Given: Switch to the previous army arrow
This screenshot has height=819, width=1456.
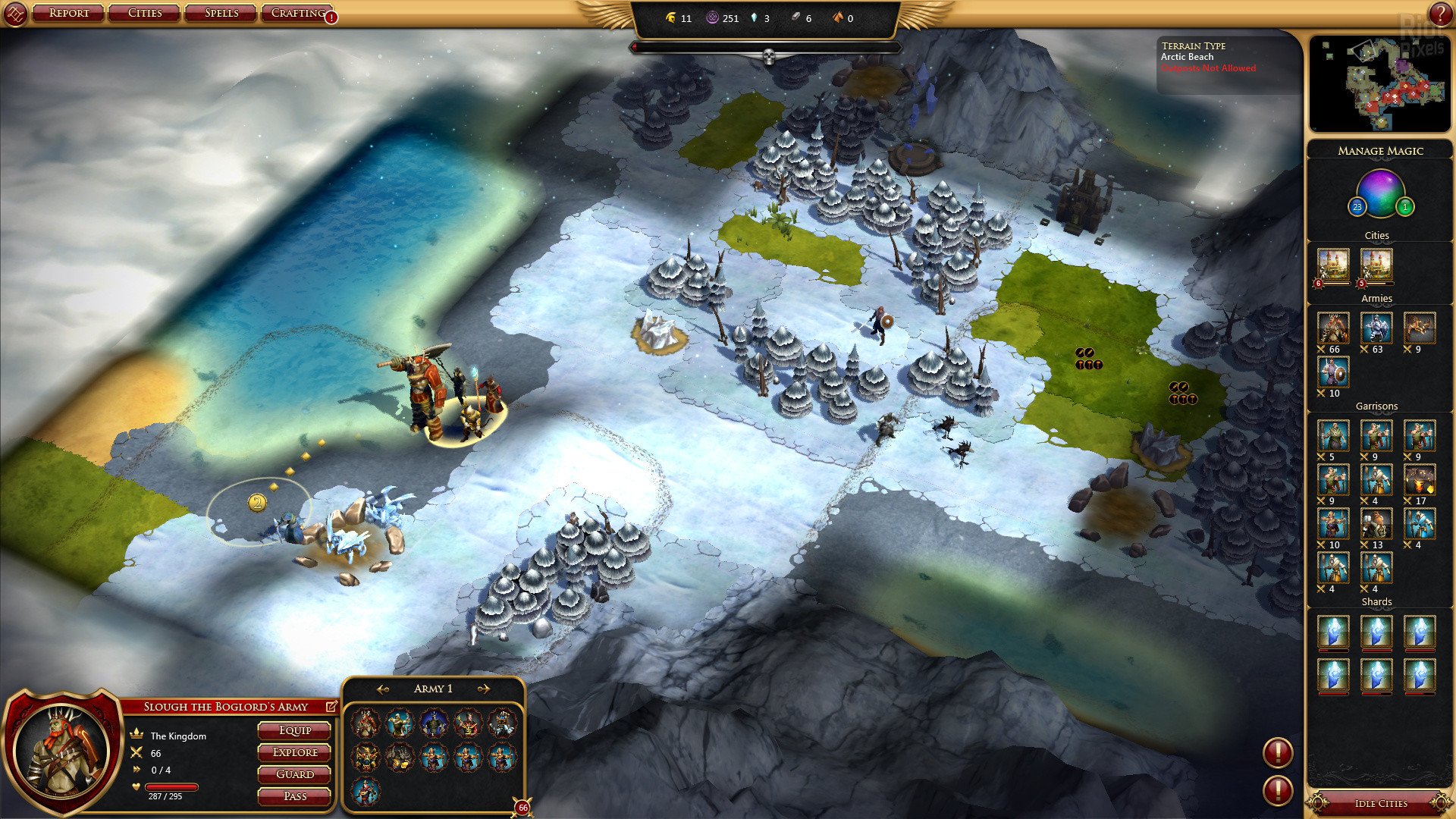Looking at the screenshot, I should (383, 689).
